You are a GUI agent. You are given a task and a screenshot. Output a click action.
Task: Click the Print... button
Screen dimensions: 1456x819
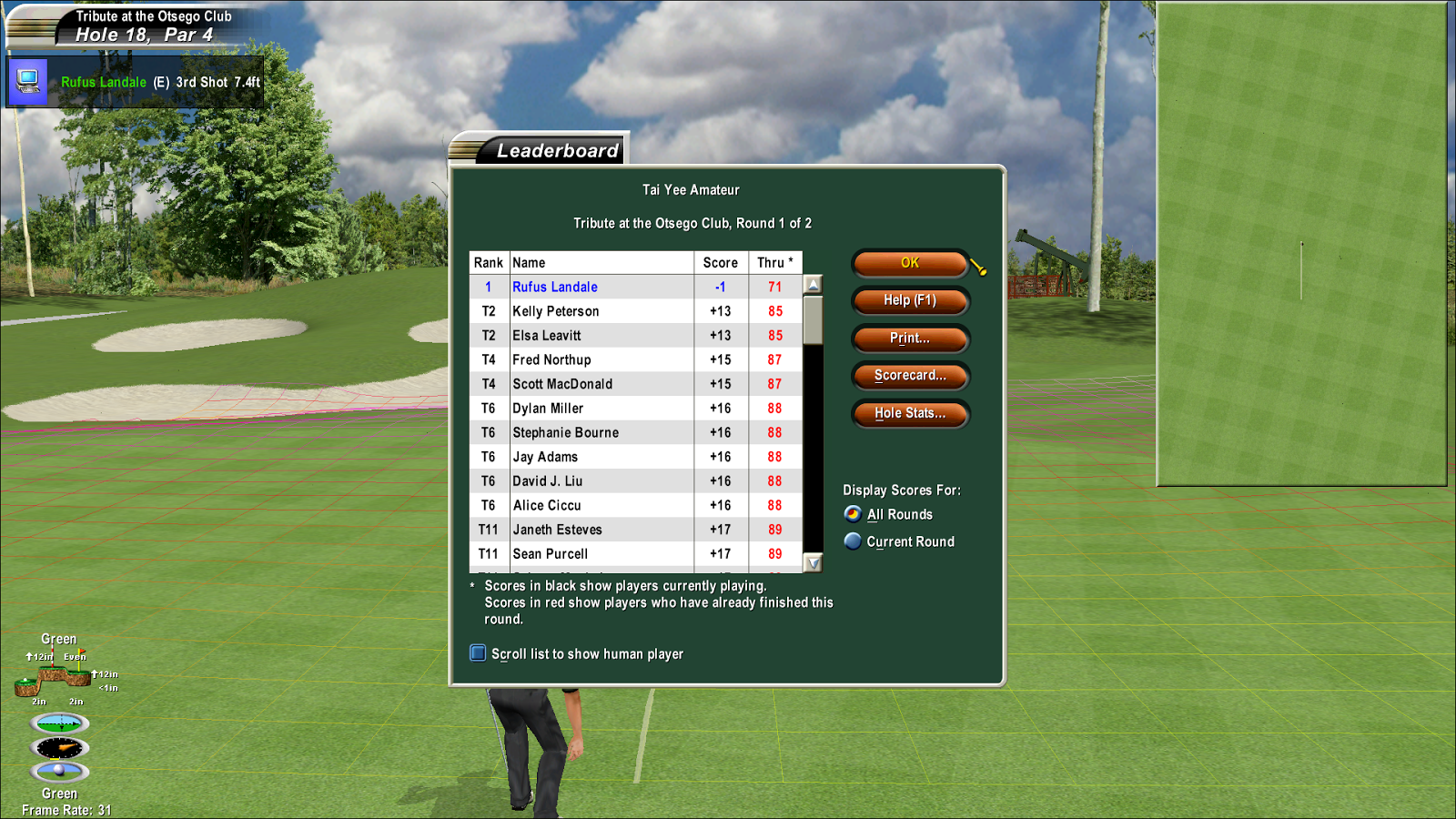point(909,339)
